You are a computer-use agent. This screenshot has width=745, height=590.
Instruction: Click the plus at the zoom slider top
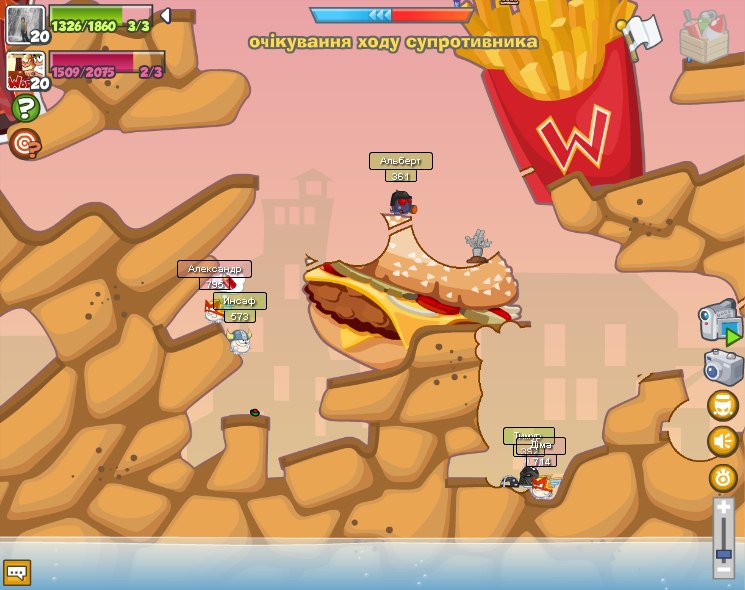click(x=723, y=508)
